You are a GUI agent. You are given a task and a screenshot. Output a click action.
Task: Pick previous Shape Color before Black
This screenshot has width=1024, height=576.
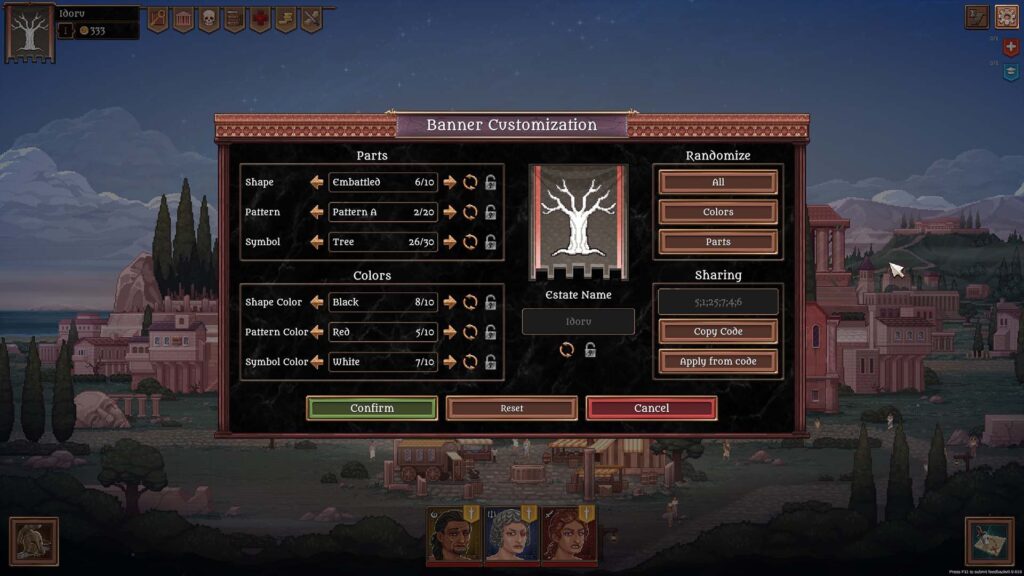[317, 302]
